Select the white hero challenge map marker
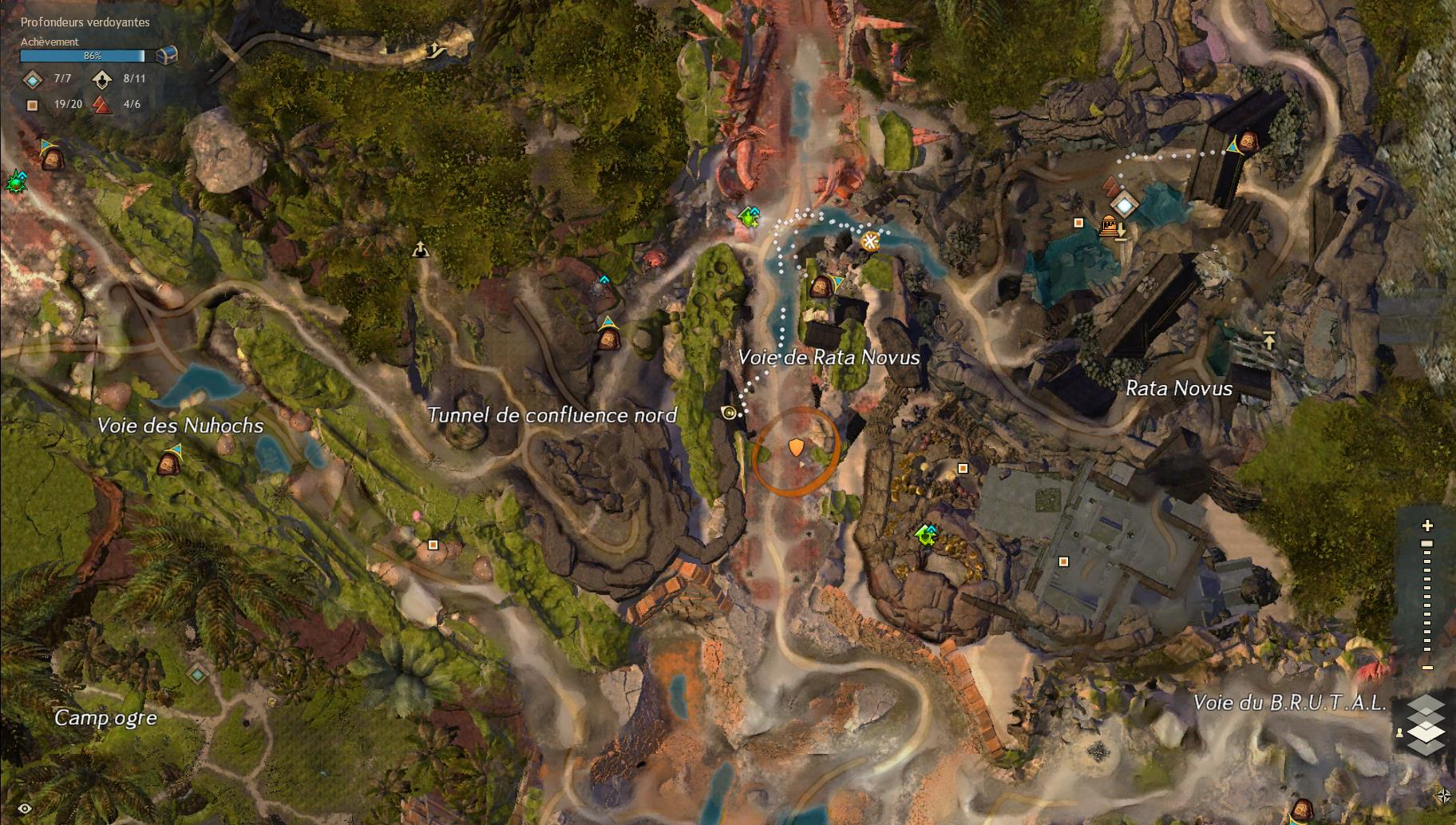Image resolution: width=1456 pixels, height=825 pixels. (x=421, y=250)
